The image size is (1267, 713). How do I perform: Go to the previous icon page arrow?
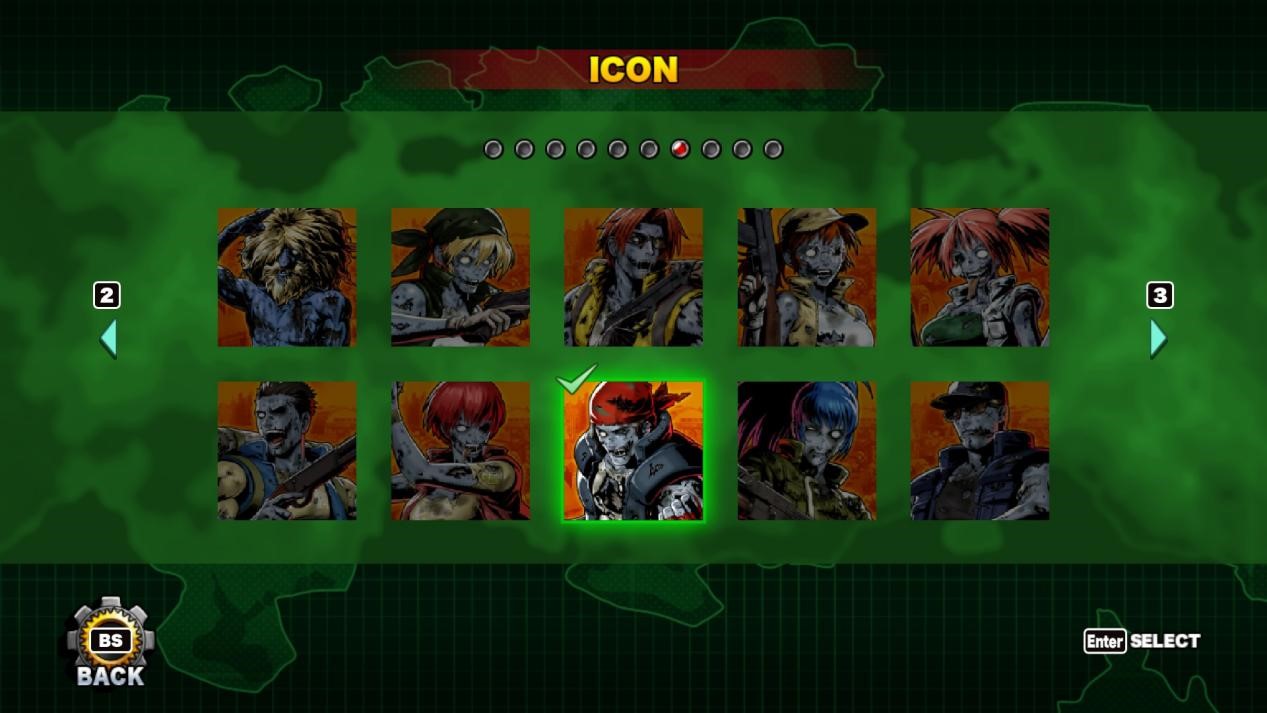pyautogui.click(x=108, y=339)
